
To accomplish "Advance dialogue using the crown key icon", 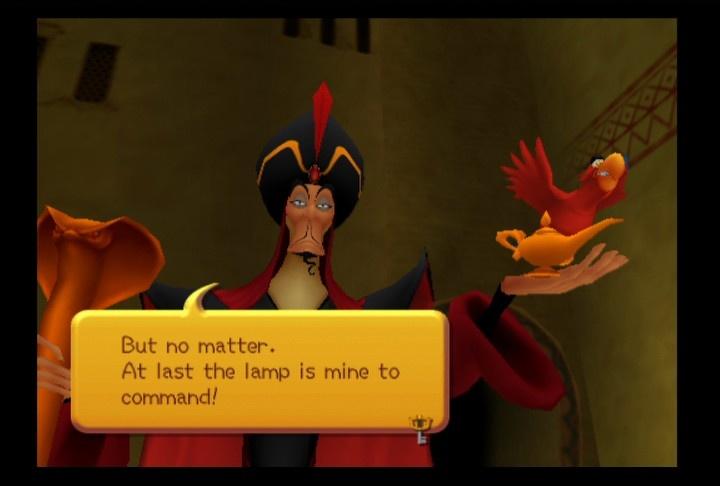I will [420, 427].
